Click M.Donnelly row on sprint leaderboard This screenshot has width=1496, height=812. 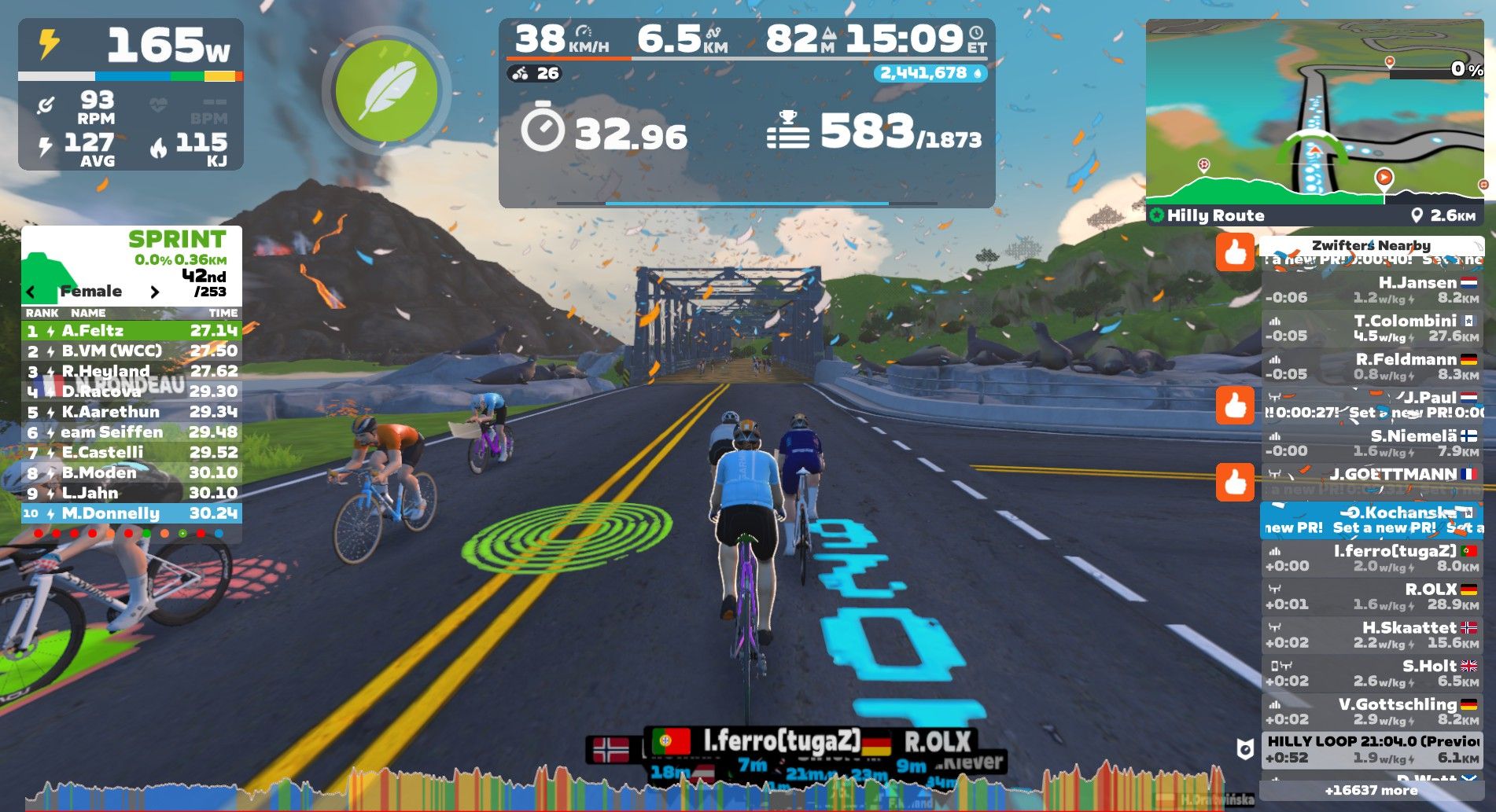point(131,513)
